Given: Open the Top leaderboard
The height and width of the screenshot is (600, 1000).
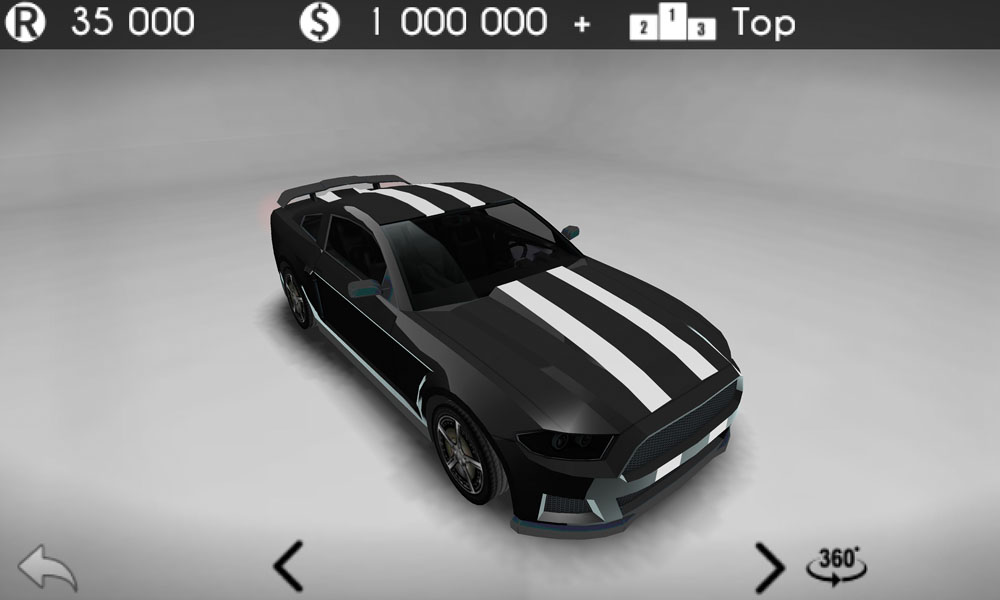Looking at the screenshot, I should 712,23.
